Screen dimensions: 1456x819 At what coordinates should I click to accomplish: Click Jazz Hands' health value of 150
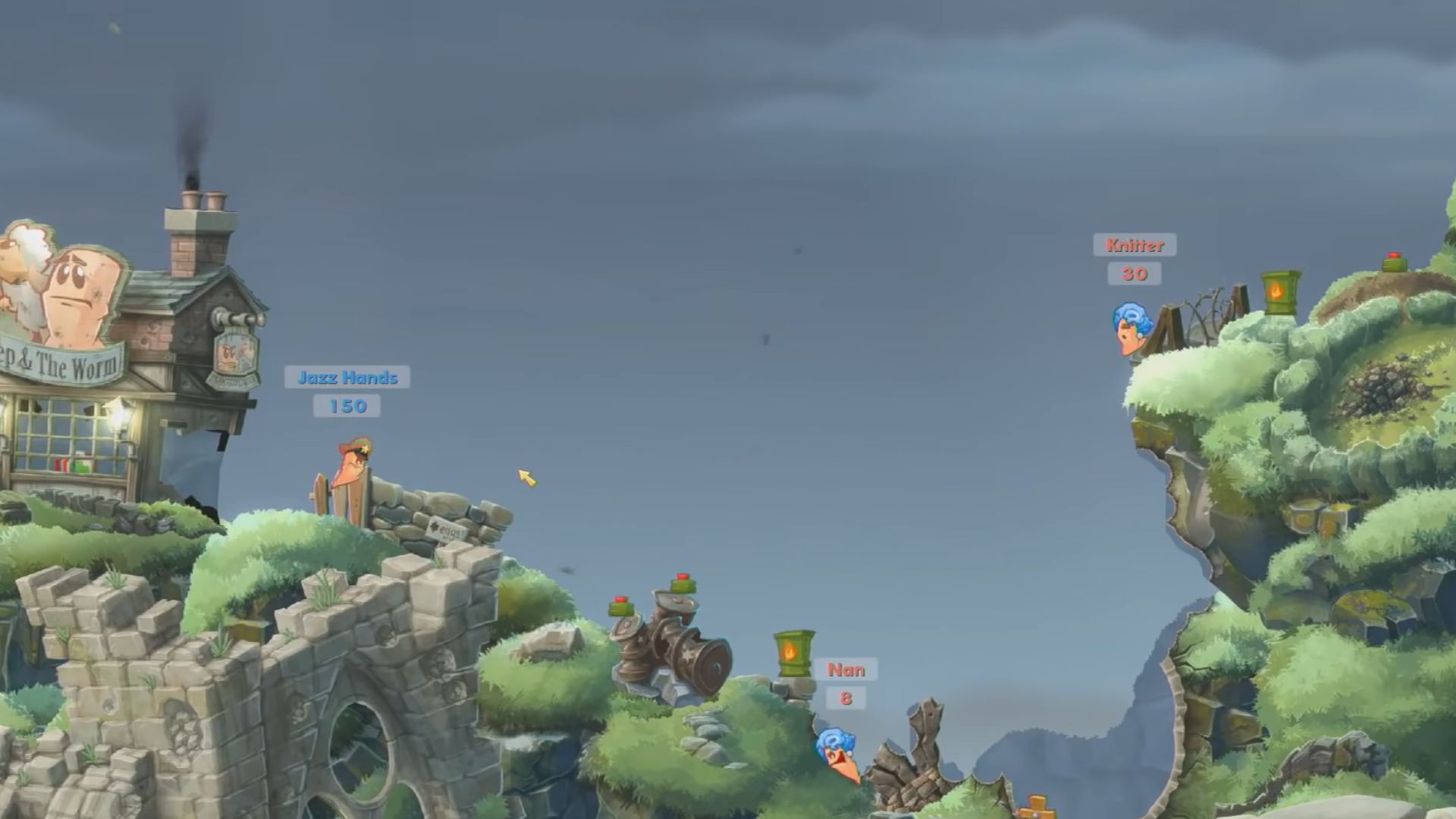pyautogui.click(x=348, y=406)
